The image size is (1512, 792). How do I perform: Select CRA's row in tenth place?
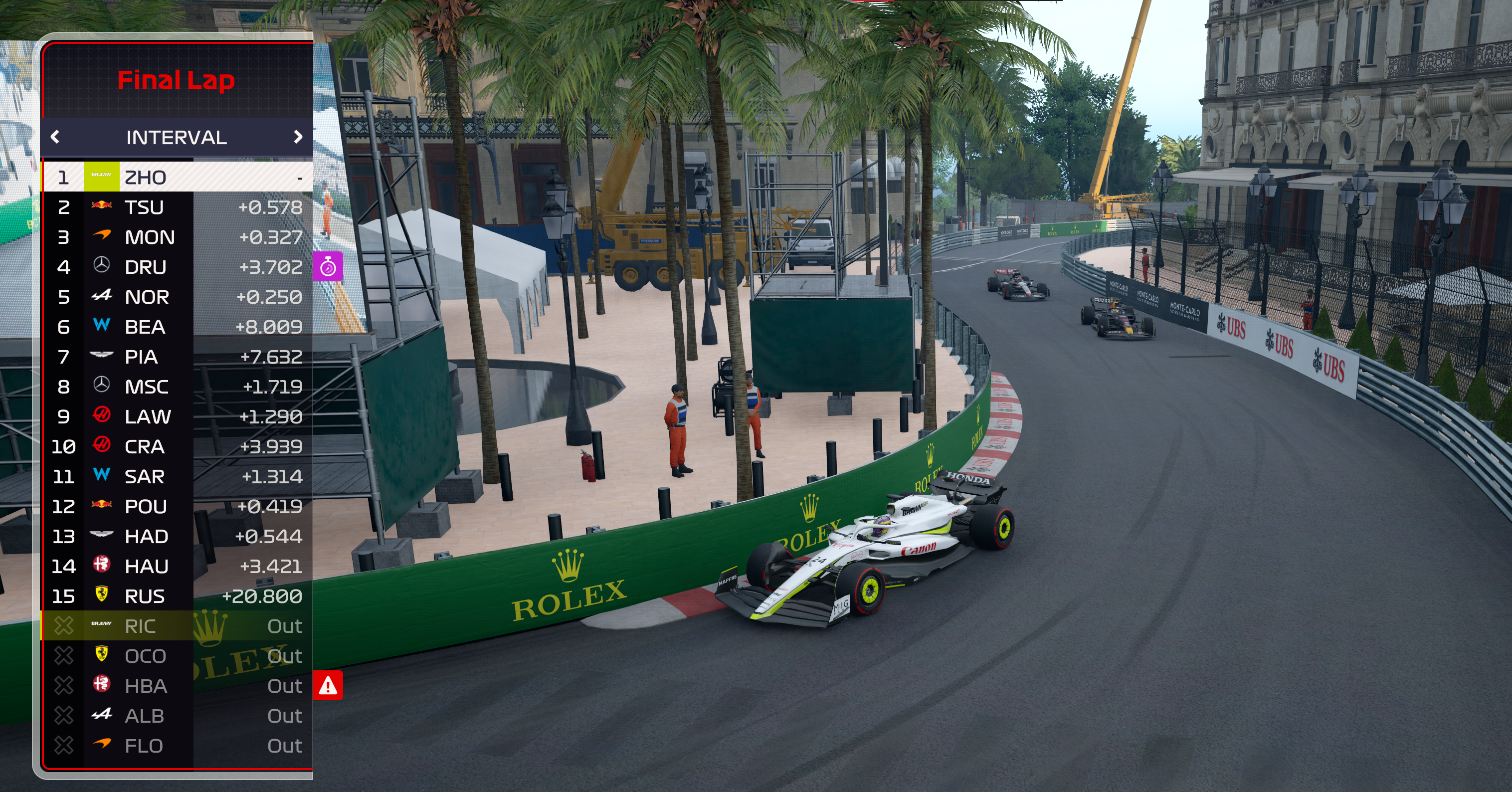176,447
